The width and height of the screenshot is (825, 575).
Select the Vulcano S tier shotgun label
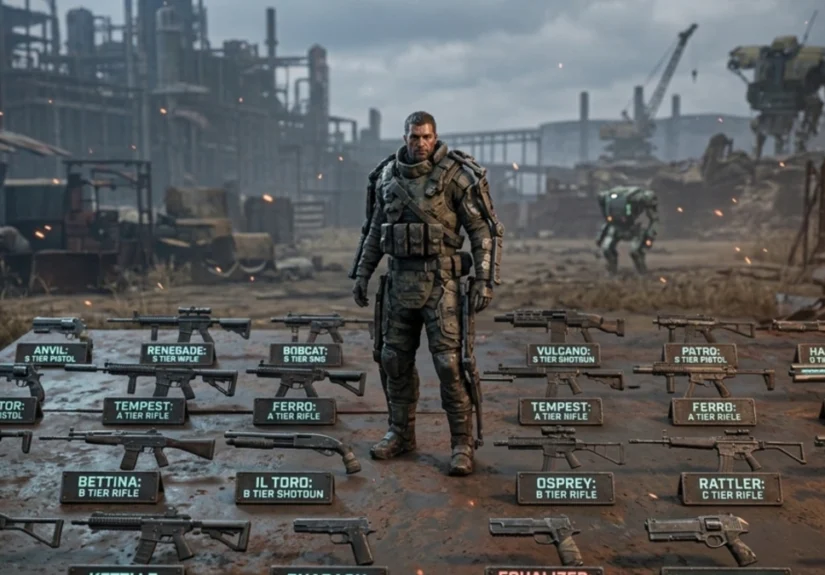point(563,354)
